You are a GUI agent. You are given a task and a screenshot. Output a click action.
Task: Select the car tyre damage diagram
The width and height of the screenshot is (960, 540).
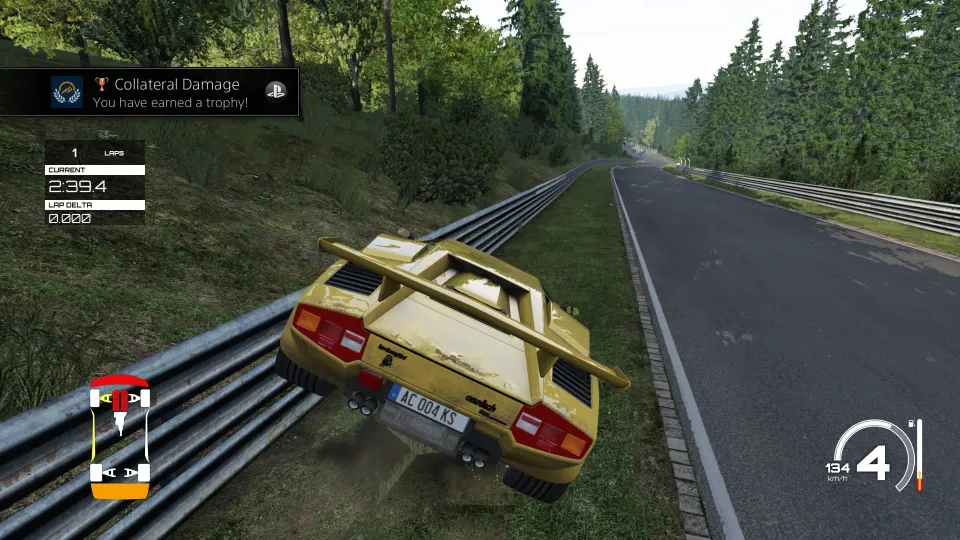click(120, 436)
